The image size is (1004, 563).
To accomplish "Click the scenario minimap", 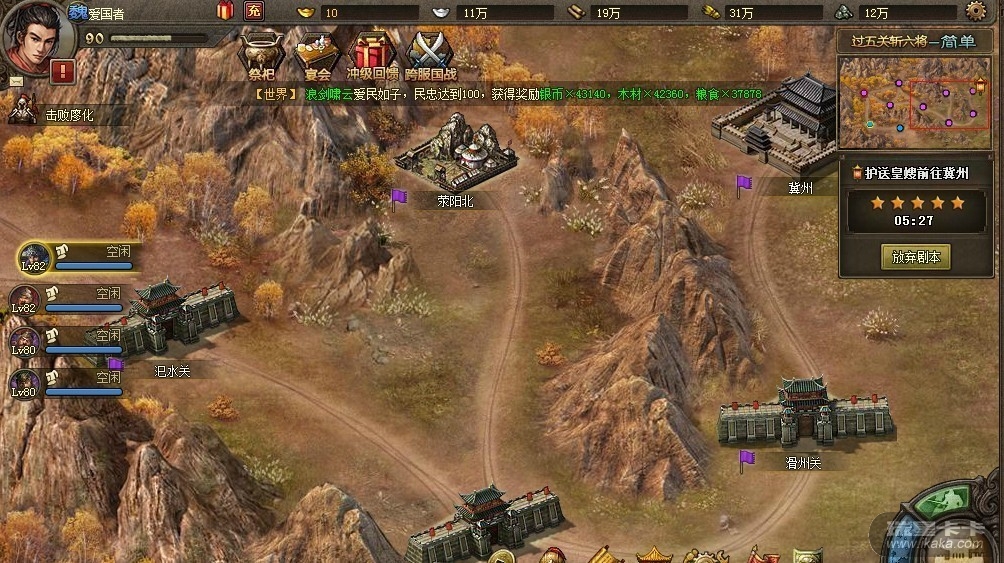I will [913, 103].
